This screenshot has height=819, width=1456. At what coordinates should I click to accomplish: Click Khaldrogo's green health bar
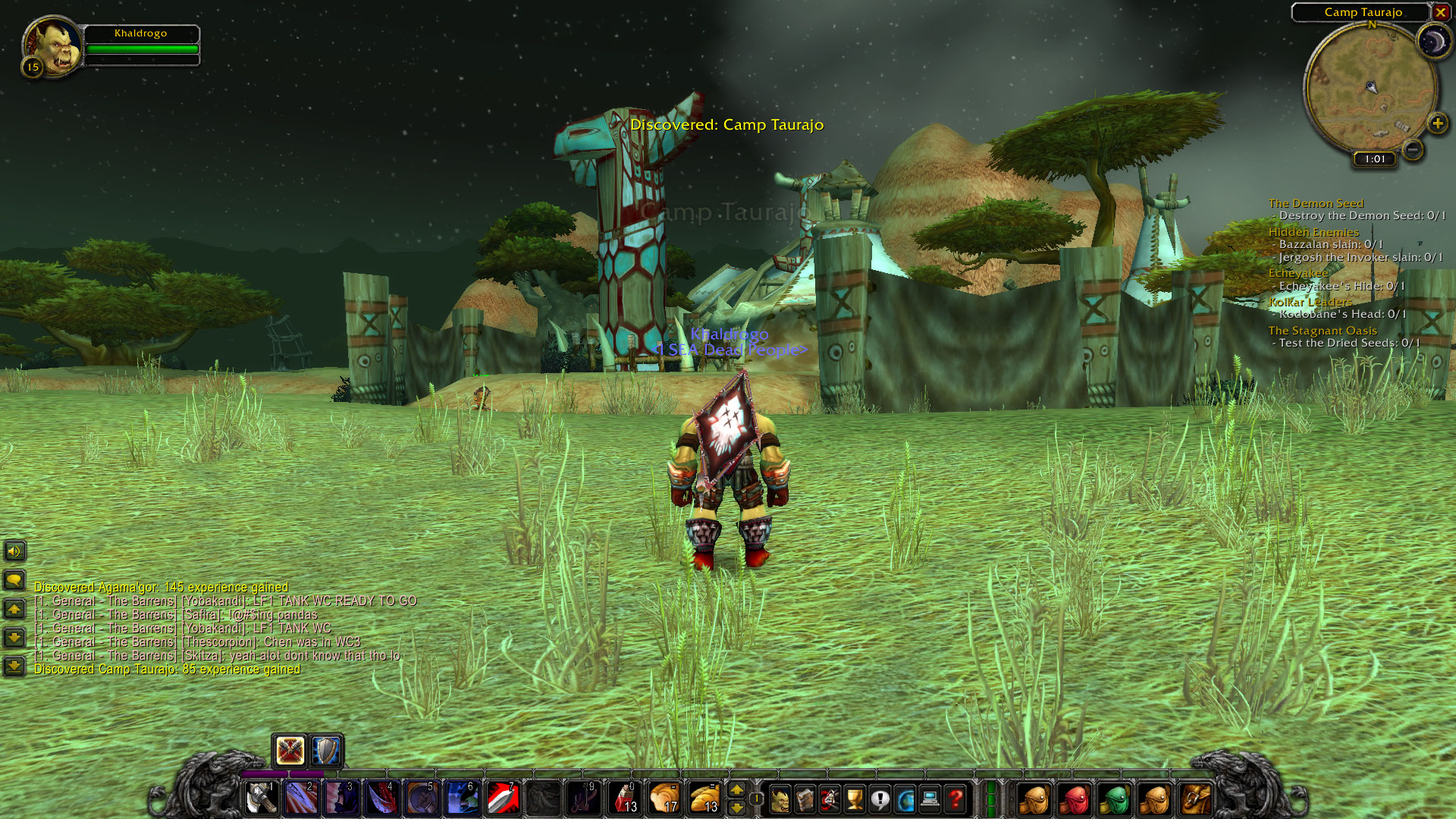(x=141, y=47)
